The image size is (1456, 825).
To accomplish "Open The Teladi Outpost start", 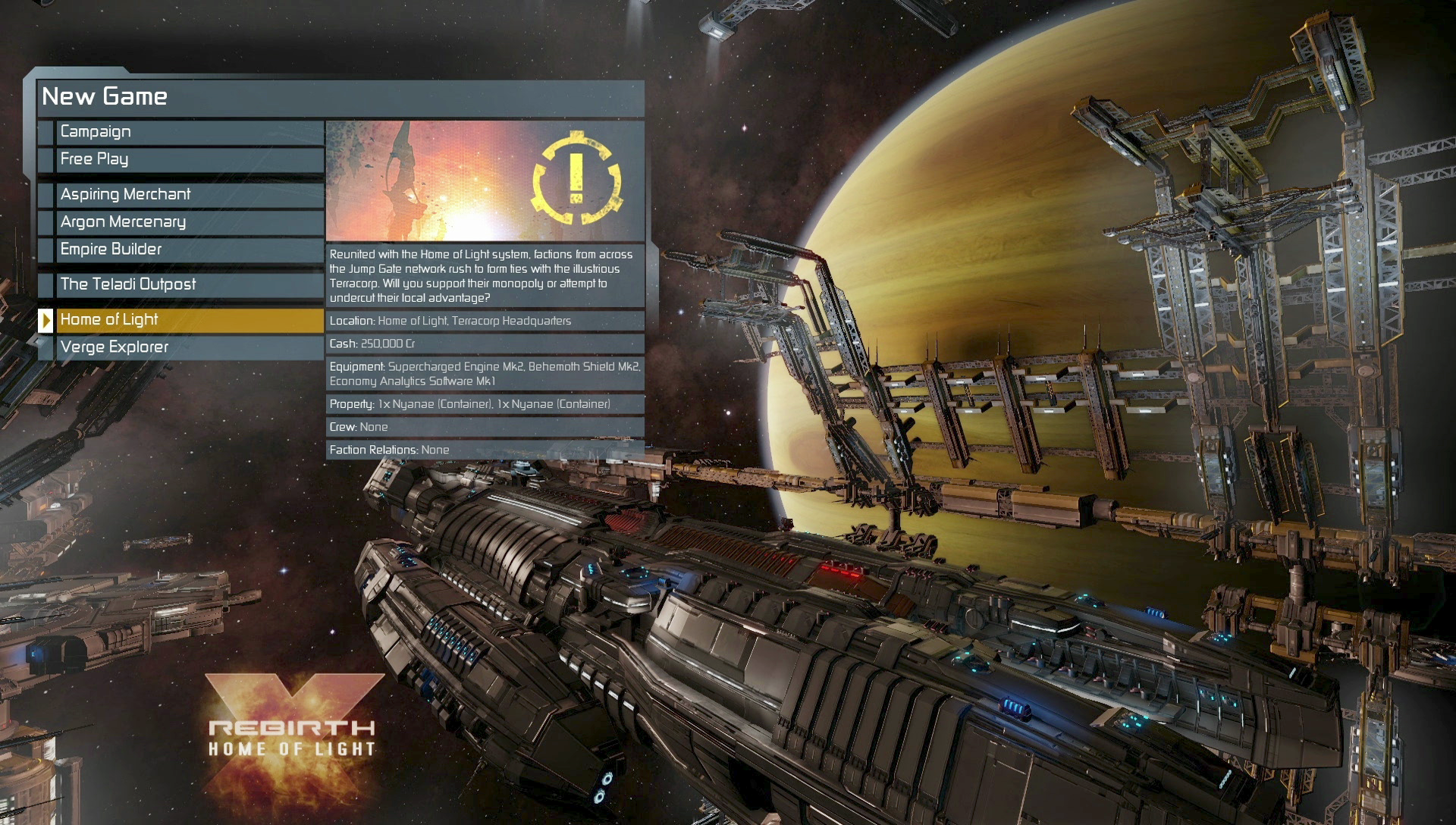I will tap(190, 284).
